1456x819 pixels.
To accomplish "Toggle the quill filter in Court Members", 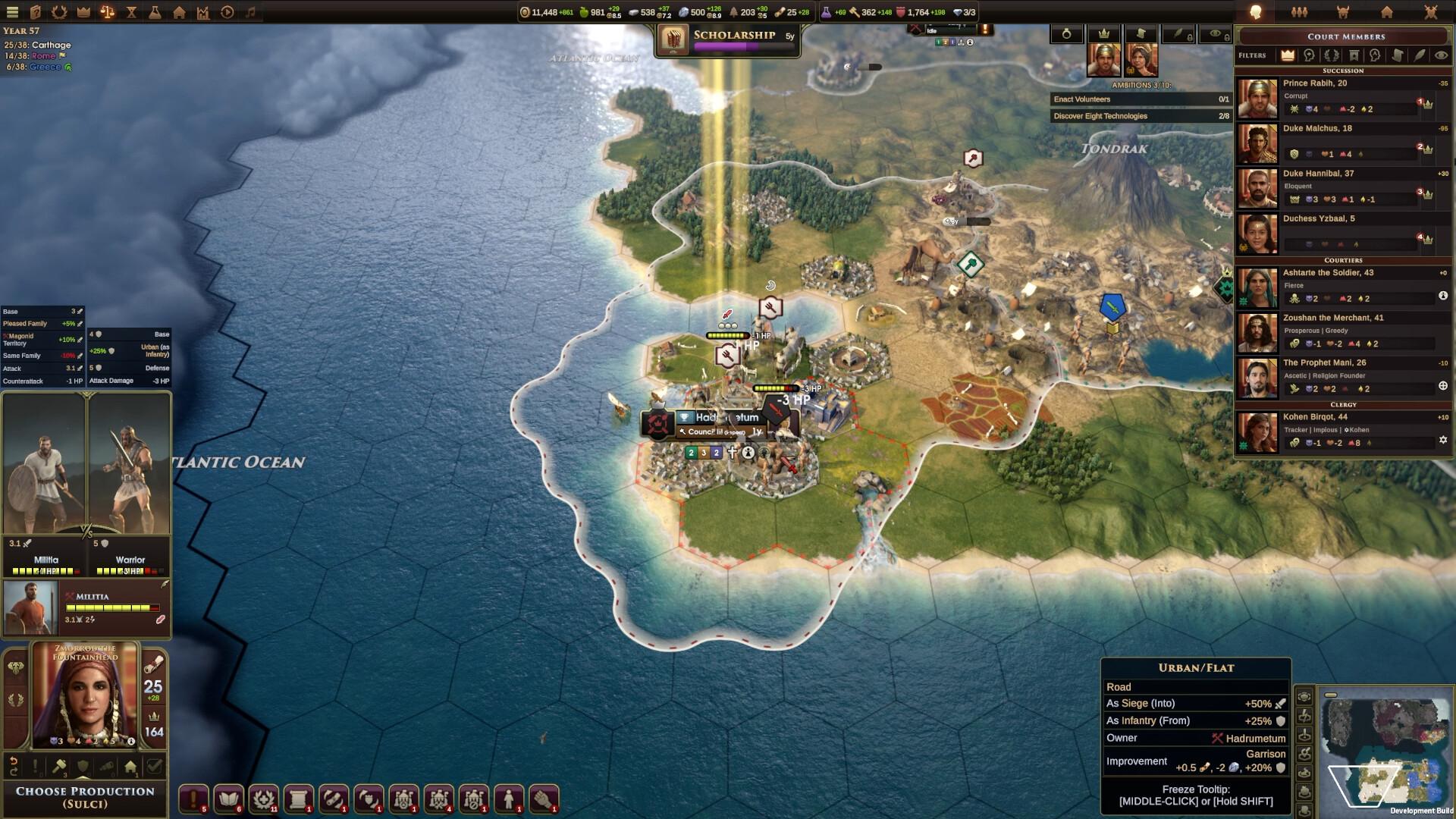I will point(1419,55).
